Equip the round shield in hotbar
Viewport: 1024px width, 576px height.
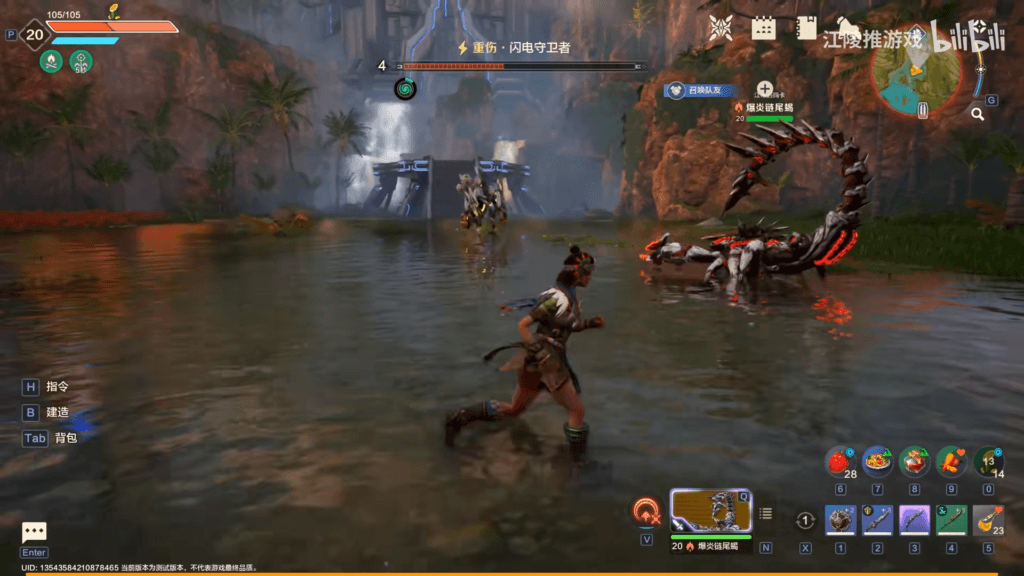pyautogui.click(x=840, y=521)
